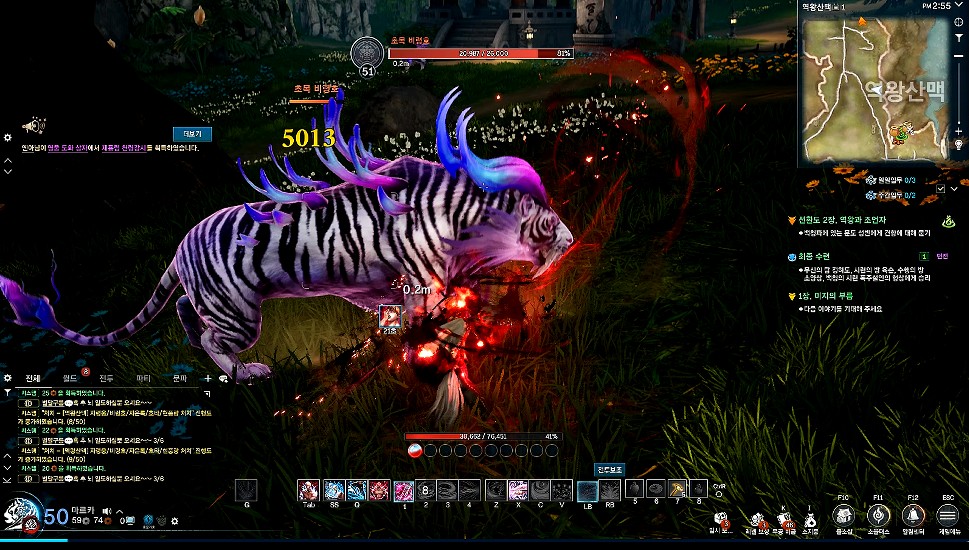The image size is (969, 550).
Task: Click the 더보기 button in the notification
Action: (x=192, y=133)
